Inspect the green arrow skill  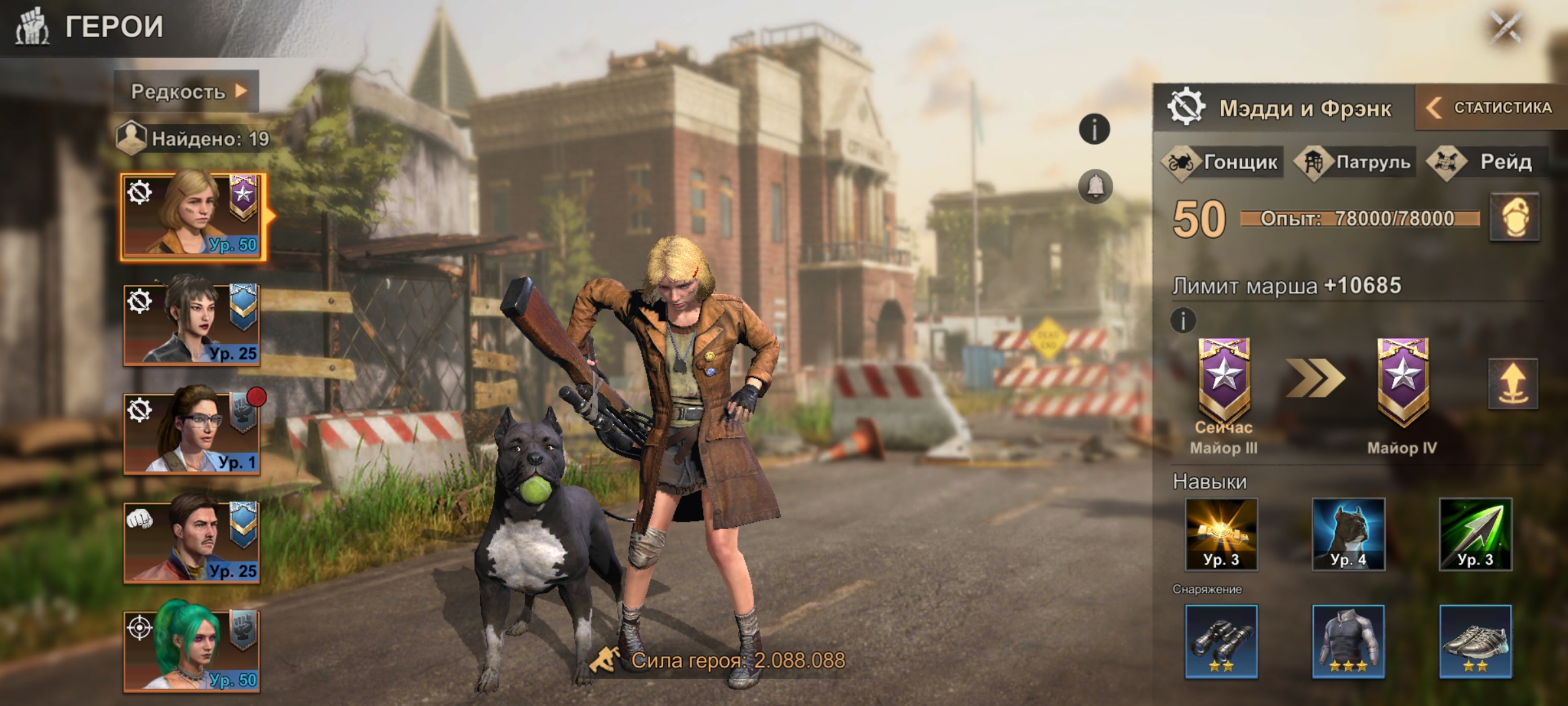tap(1475, 534)
